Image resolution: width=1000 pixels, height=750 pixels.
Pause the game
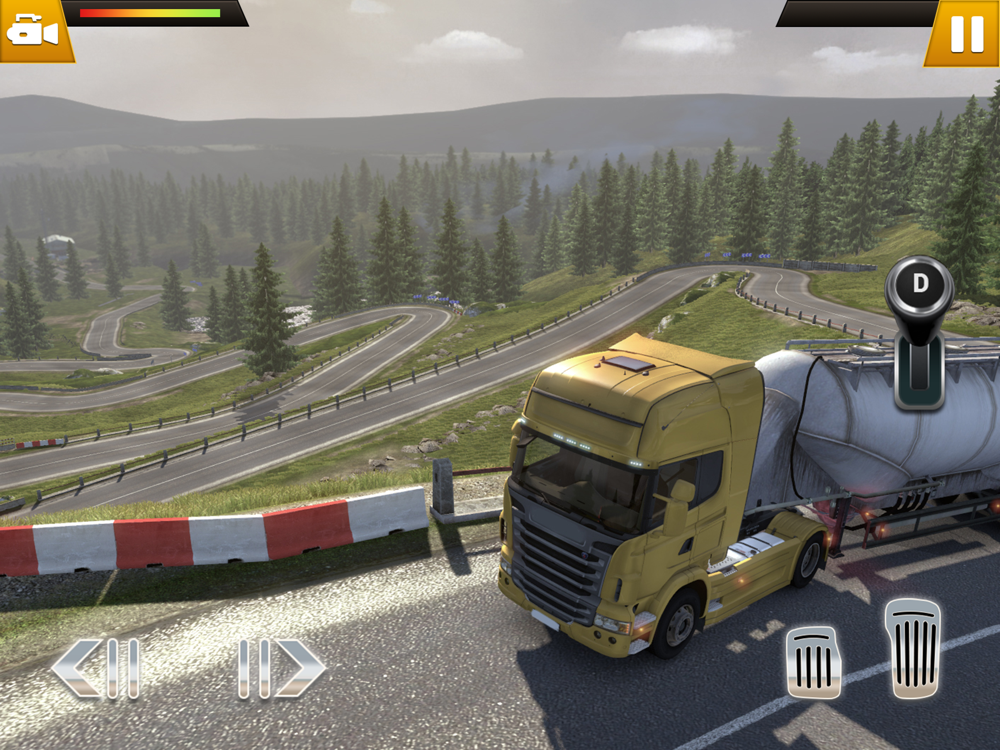965,33
